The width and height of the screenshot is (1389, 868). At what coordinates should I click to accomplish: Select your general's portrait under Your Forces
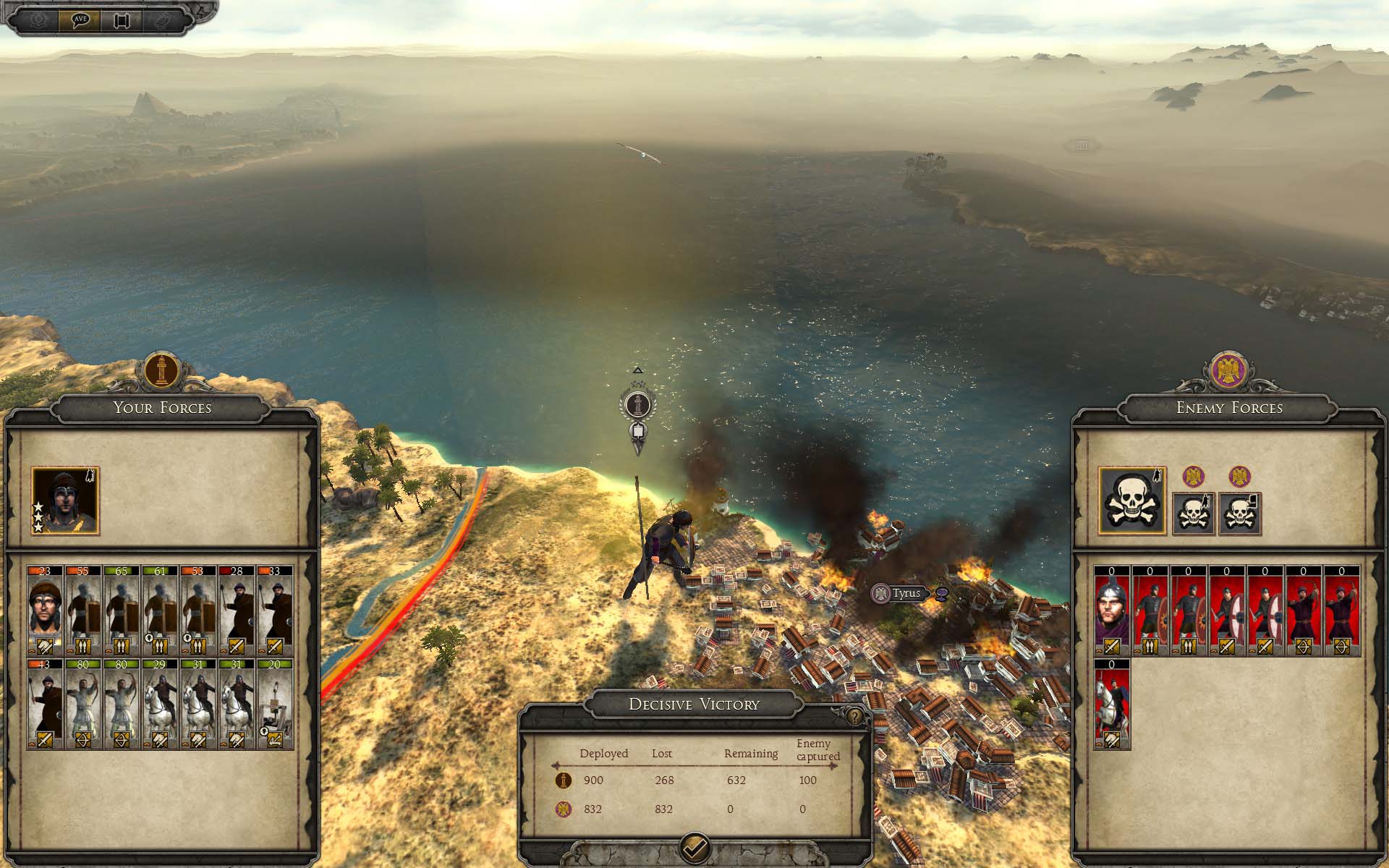point(65,501)
